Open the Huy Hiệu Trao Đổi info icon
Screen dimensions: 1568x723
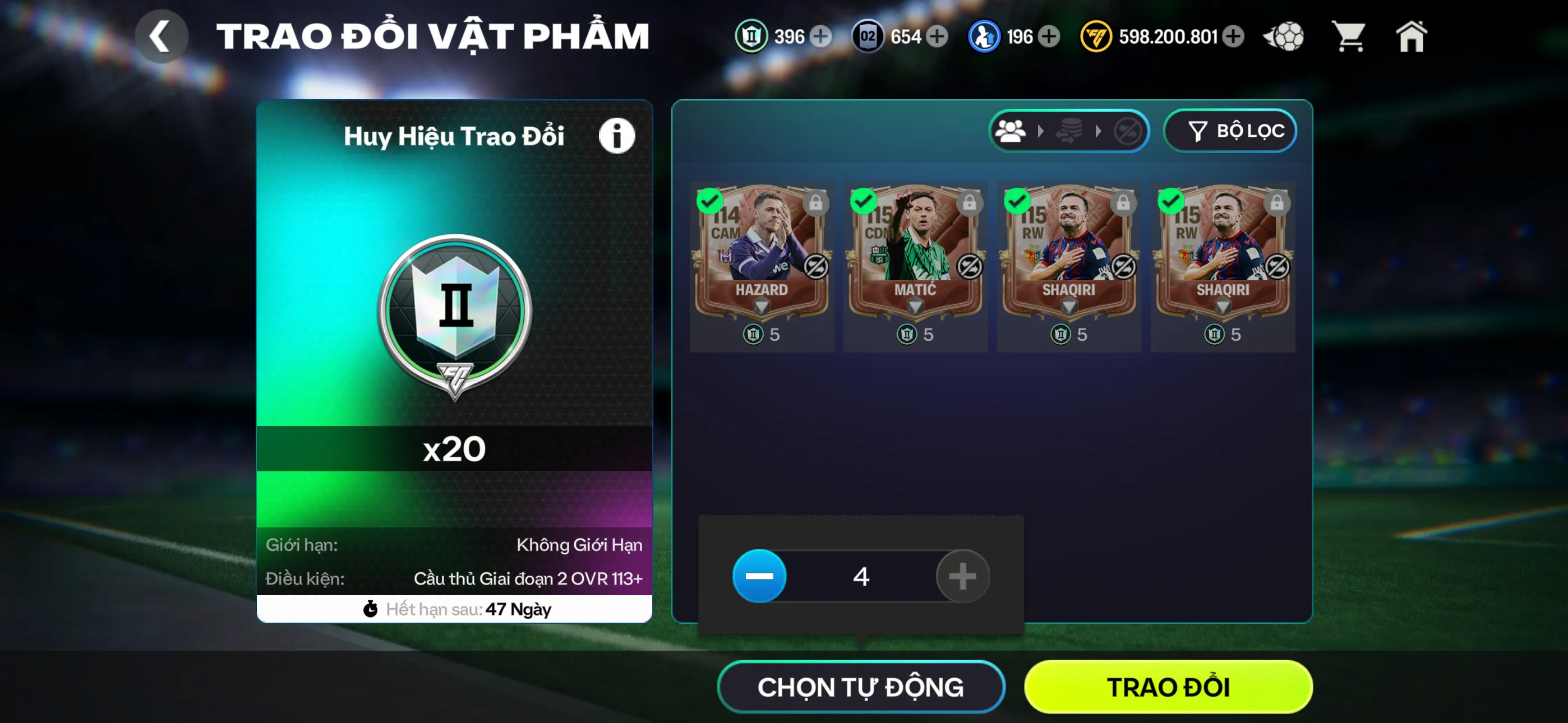(616, 135)
